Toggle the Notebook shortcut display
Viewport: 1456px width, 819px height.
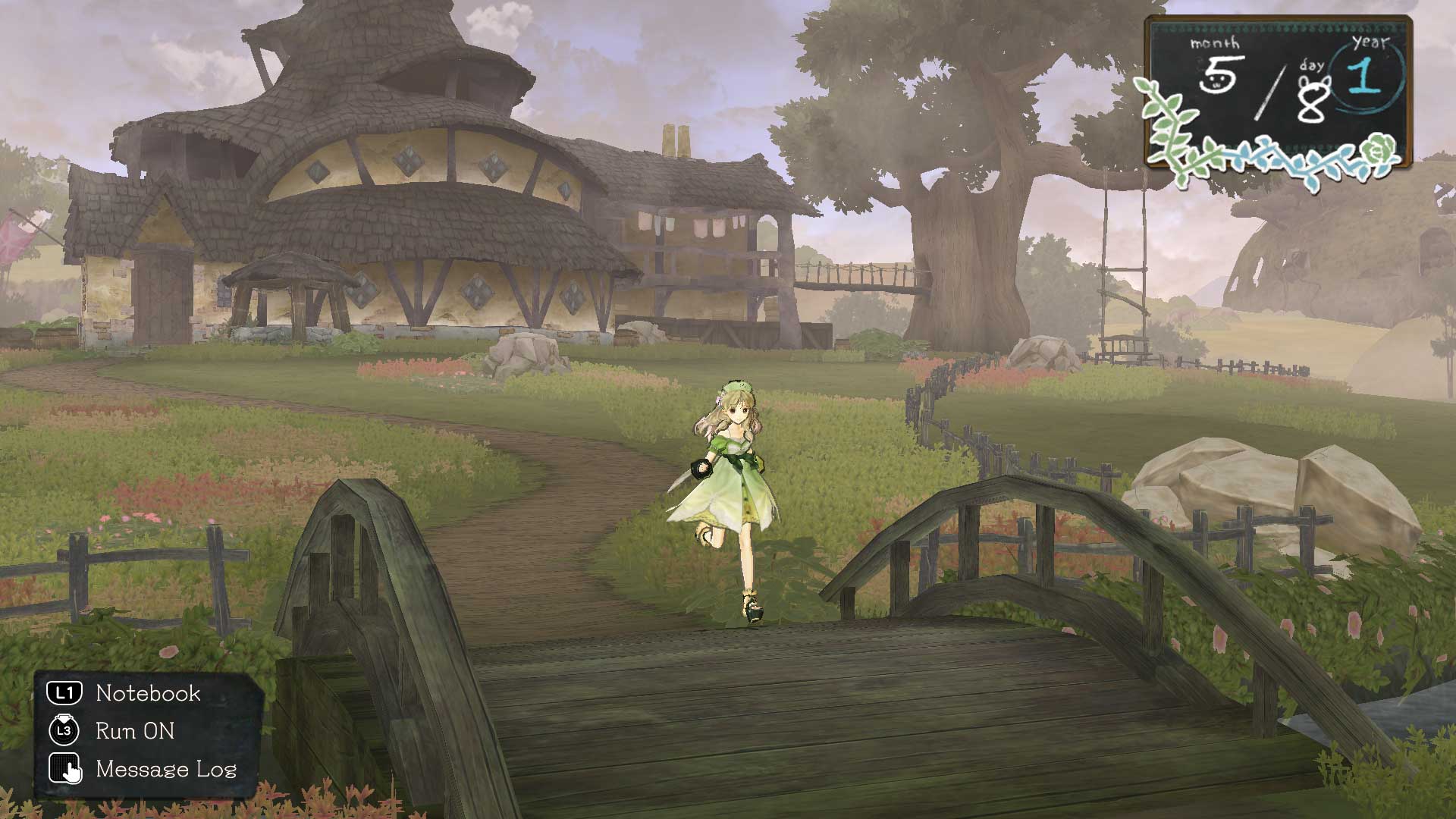coord(147,692)
